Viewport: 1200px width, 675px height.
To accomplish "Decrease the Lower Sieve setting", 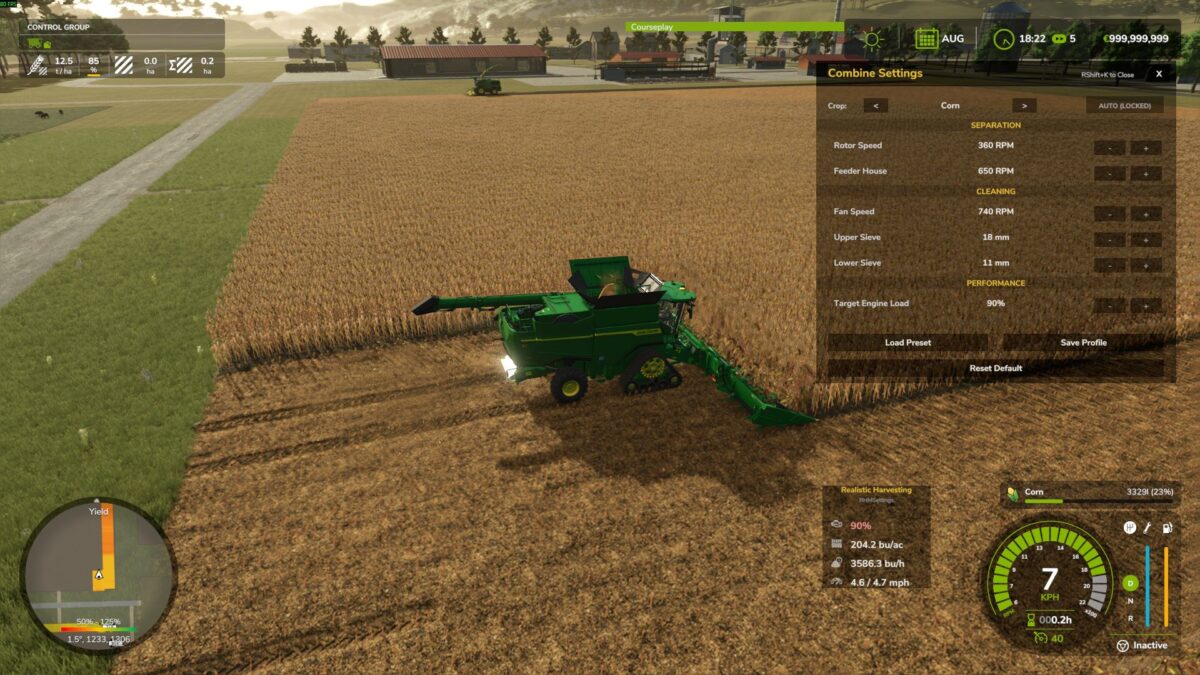I will pyautogui.click(x=1109, y=265).
